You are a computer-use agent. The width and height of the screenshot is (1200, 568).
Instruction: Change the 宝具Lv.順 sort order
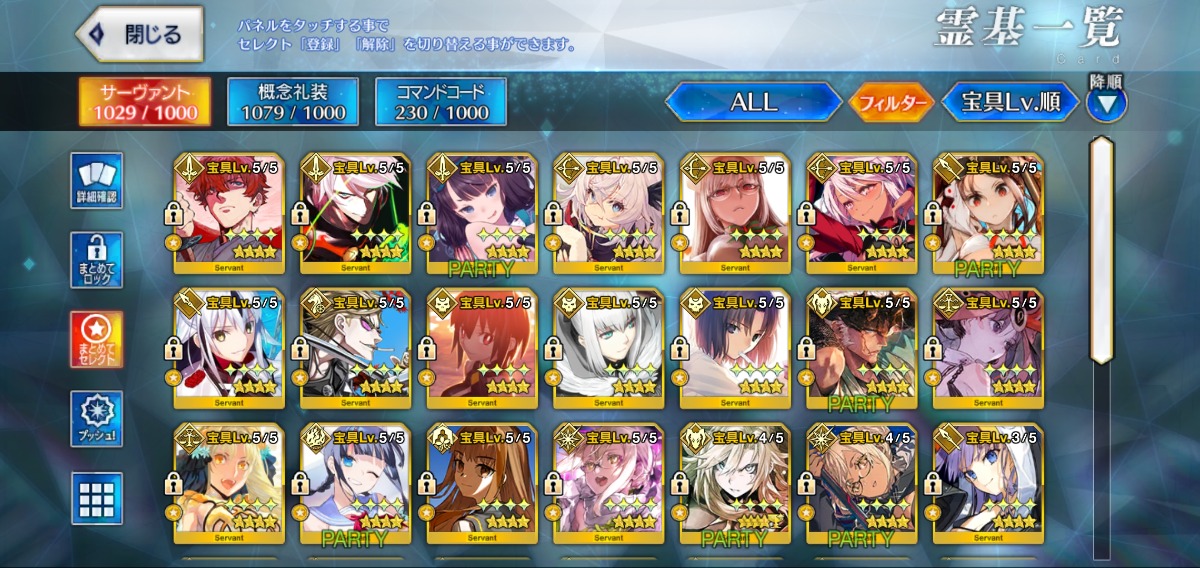tap(1010, 102)
